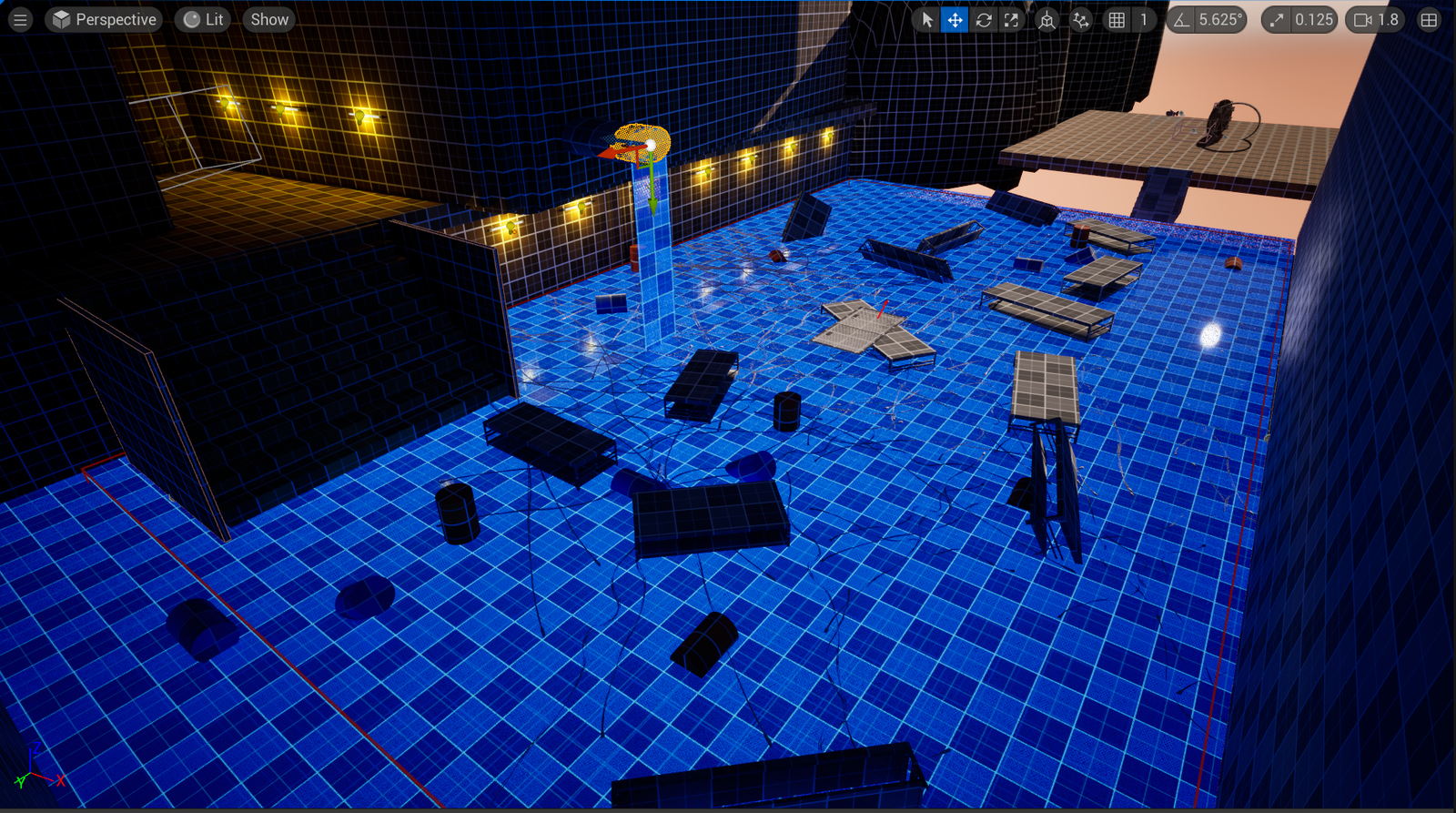Image resolution: width=1456 pixels, height=813 pixels.
Task: Open the viewport options hamburger menu
Action: (x=20, y=19)
